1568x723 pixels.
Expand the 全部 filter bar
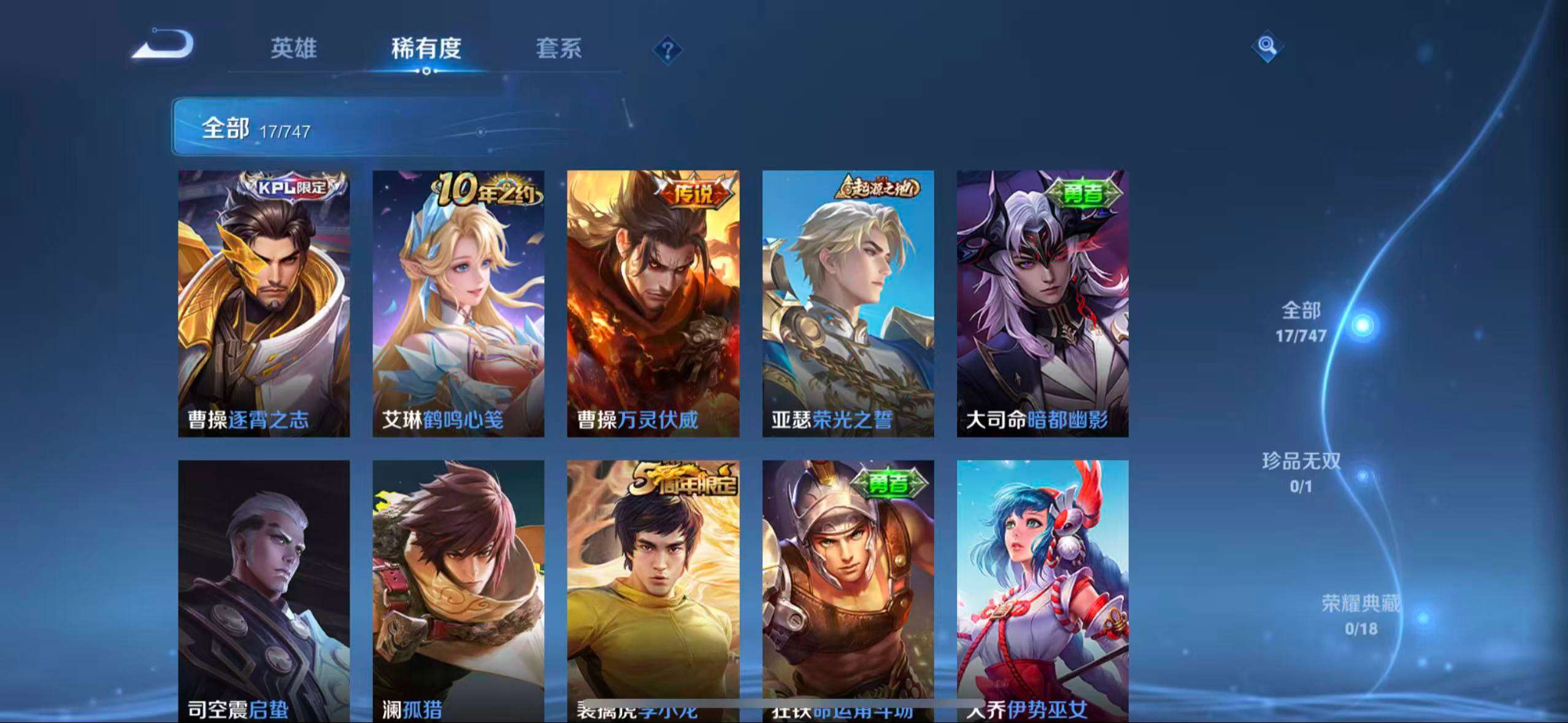pos(258,129)
